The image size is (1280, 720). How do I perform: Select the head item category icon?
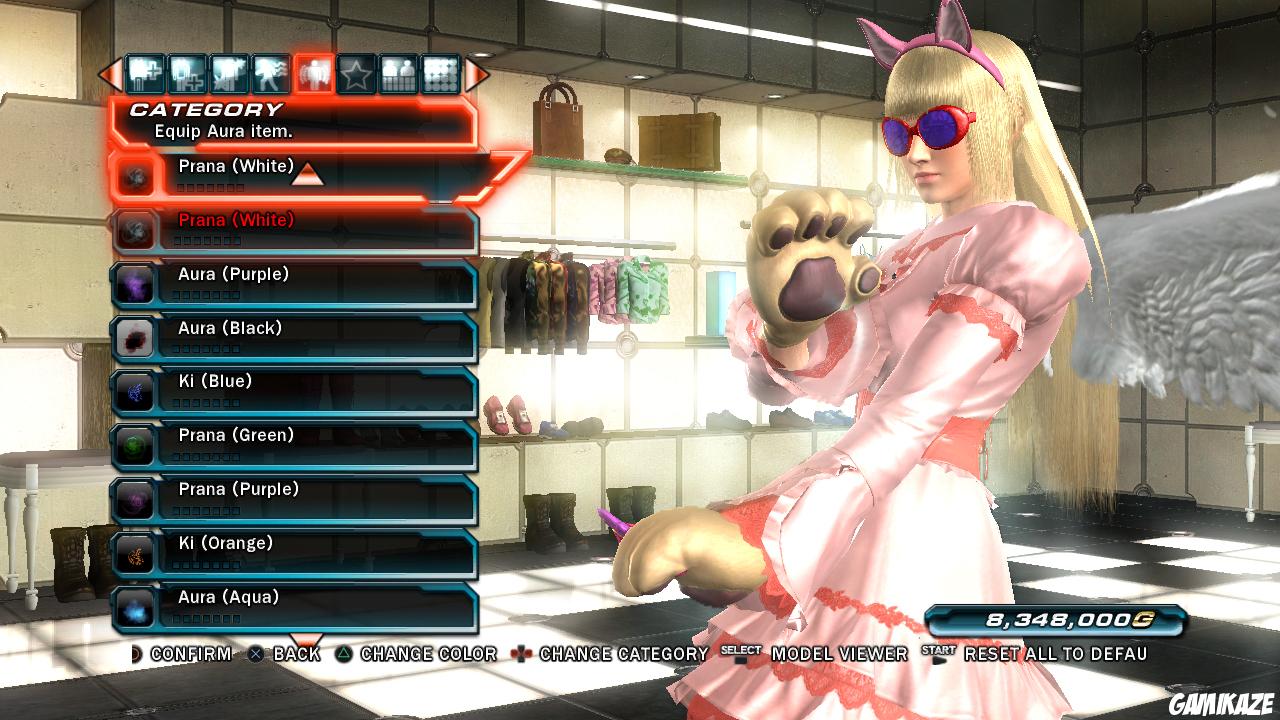click(x=143, y=70)
